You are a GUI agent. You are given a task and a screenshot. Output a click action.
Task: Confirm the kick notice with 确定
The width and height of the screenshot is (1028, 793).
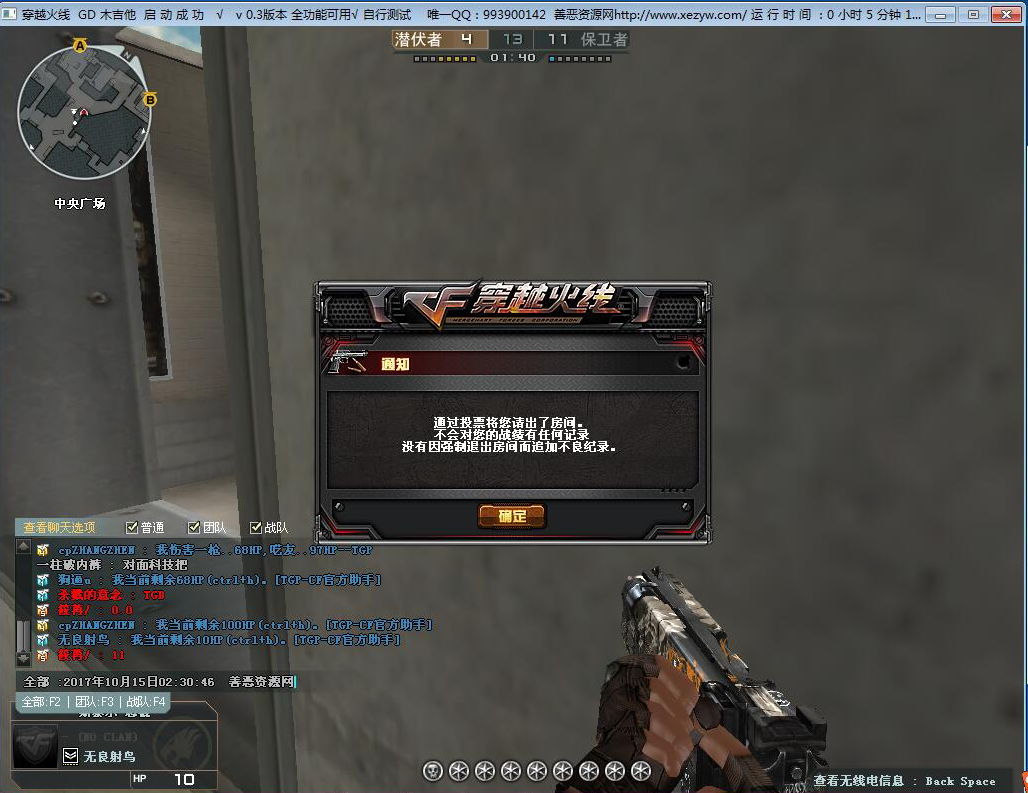point(511,516)
